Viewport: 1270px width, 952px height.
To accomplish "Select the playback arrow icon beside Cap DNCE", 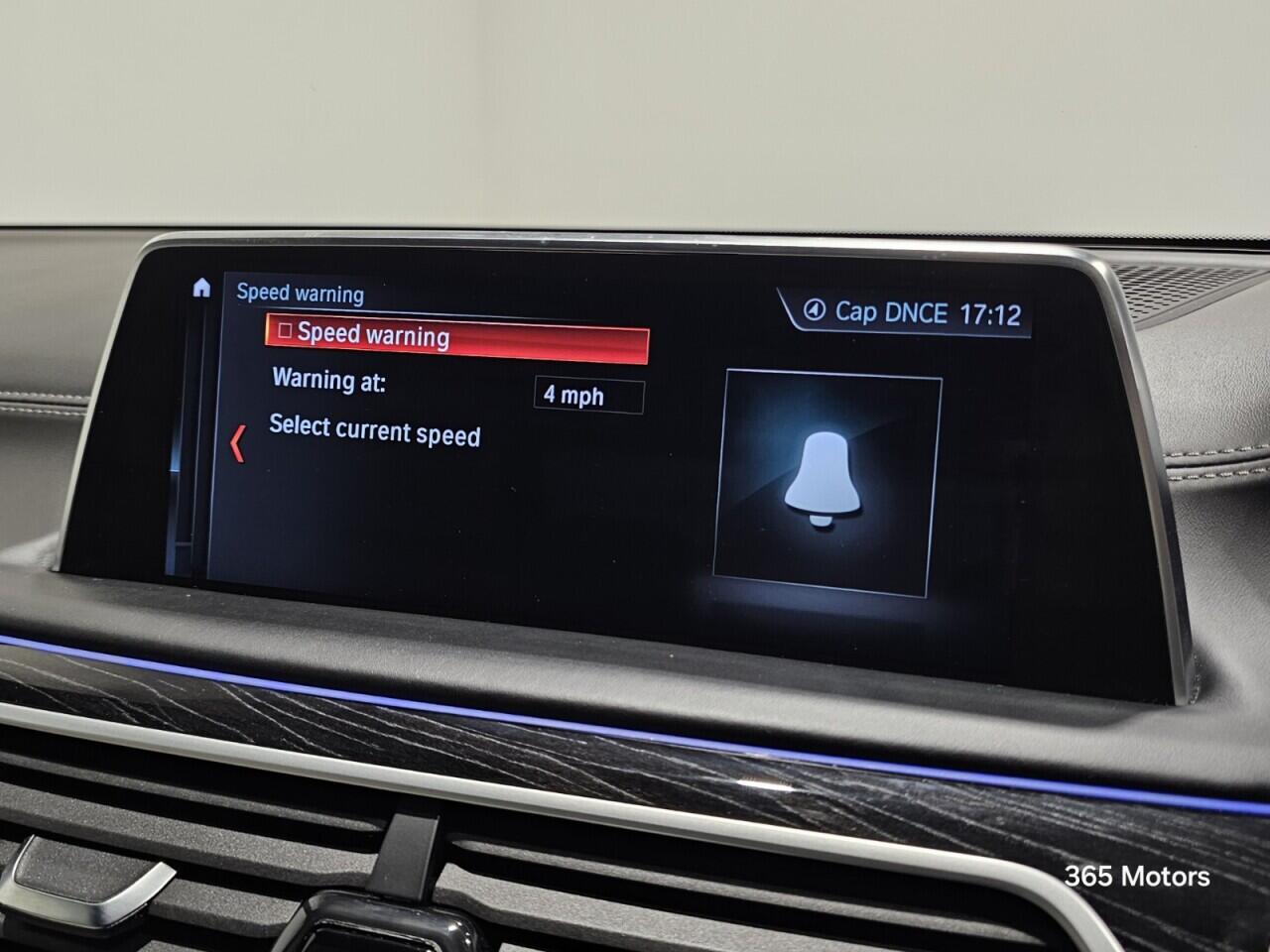I will pos(812,310).
